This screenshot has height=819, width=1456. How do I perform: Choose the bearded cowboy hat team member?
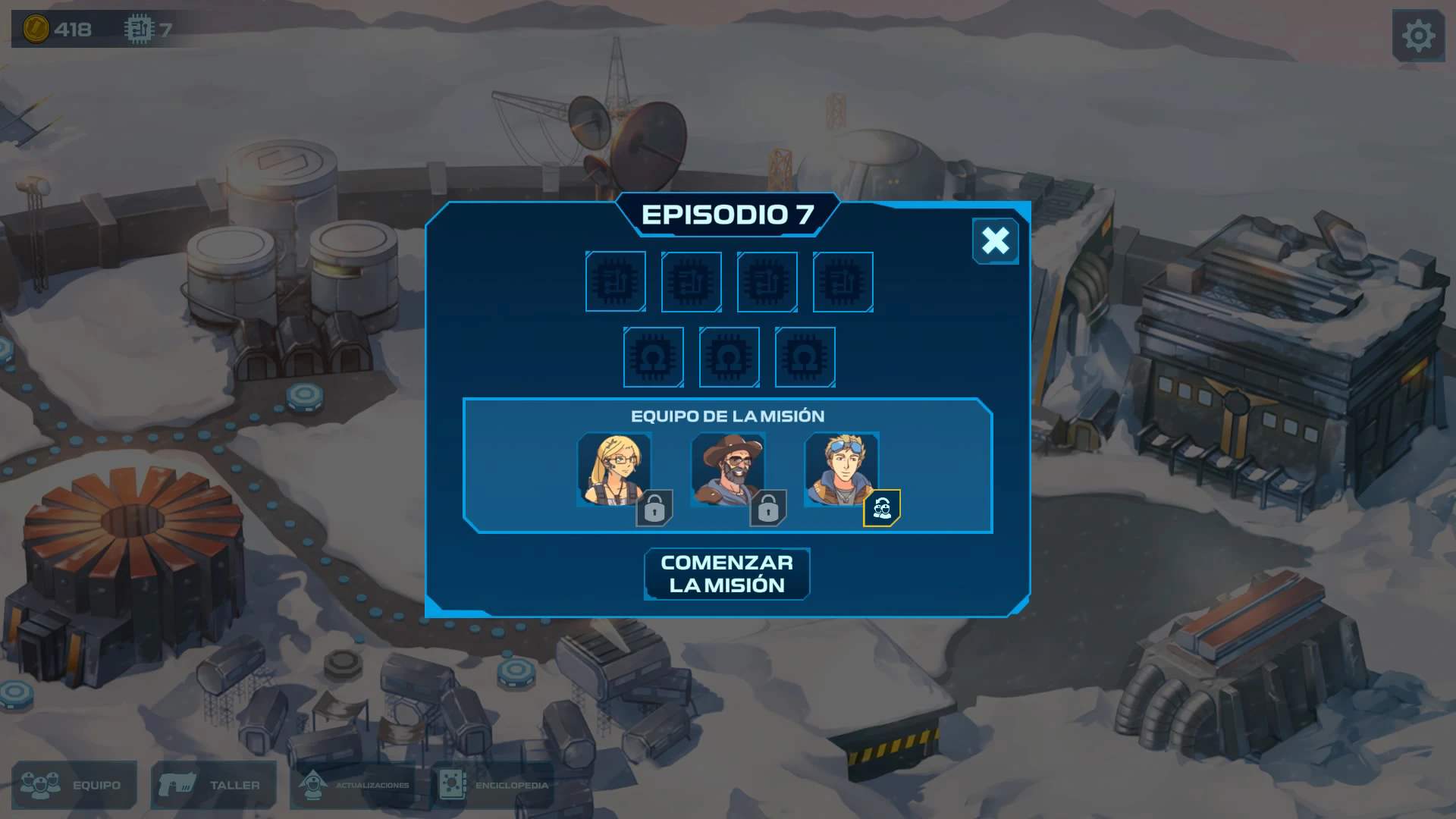727,469
